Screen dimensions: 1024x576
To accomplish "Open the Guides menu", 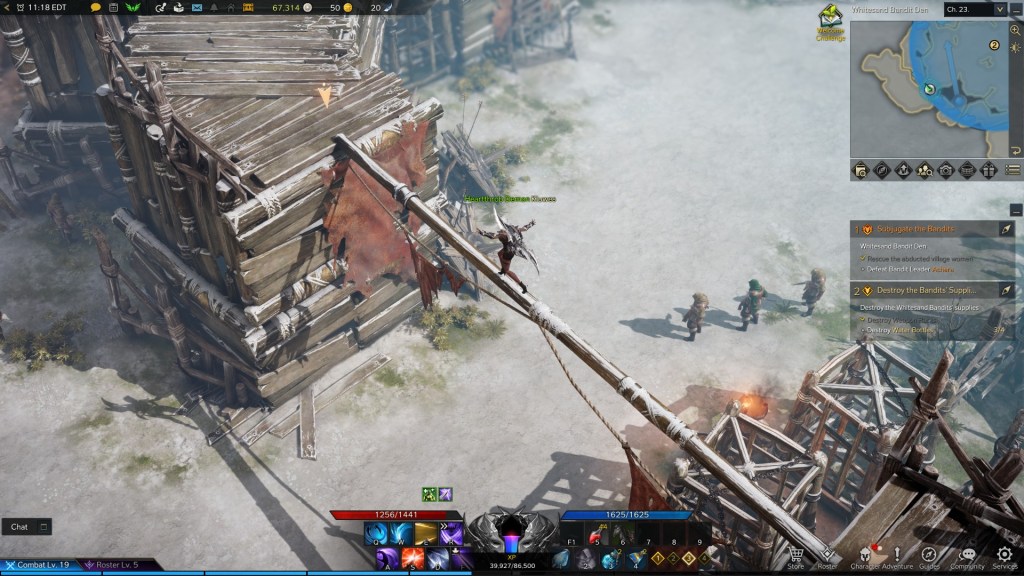I will (929, 556).
